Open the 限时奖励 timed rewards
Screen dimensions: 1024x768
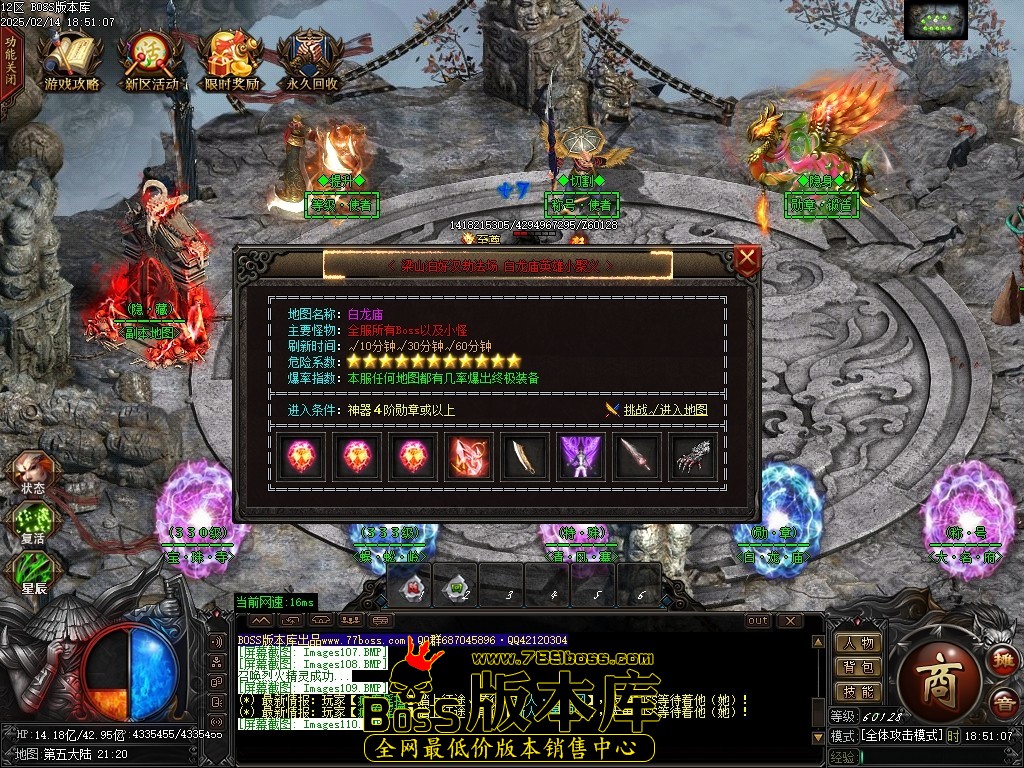(231, 61)
